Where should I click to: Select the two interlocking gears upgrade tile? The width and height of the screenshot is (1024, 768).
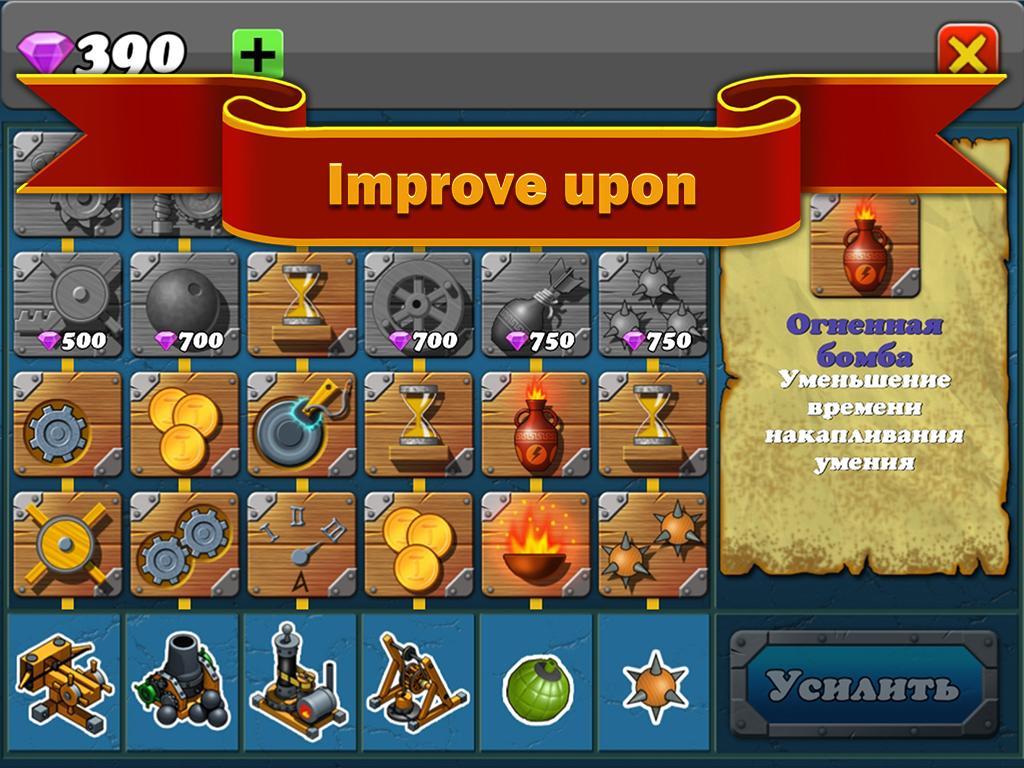point(184,544)
